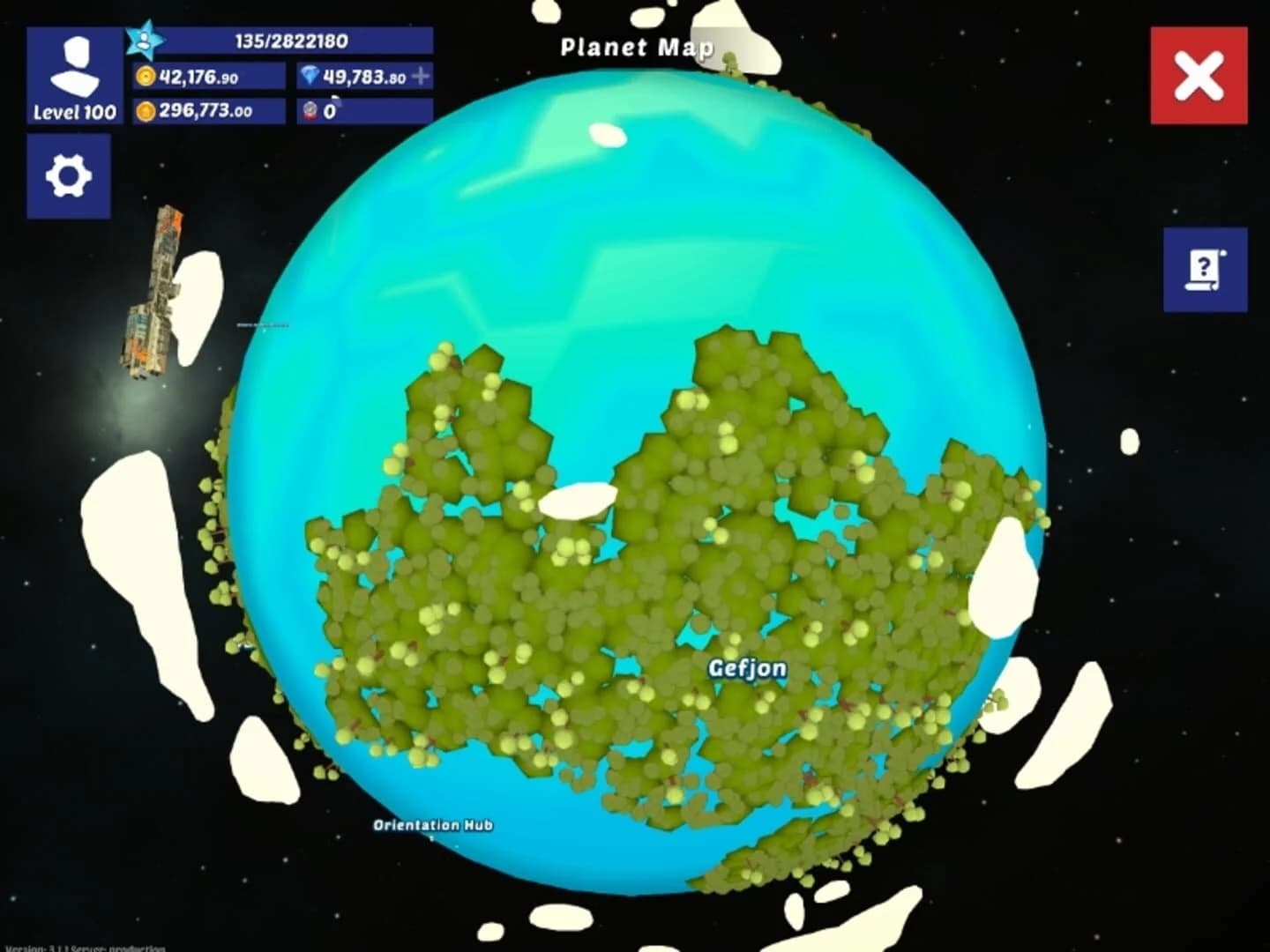Click the red capsule currency icon

310,112
